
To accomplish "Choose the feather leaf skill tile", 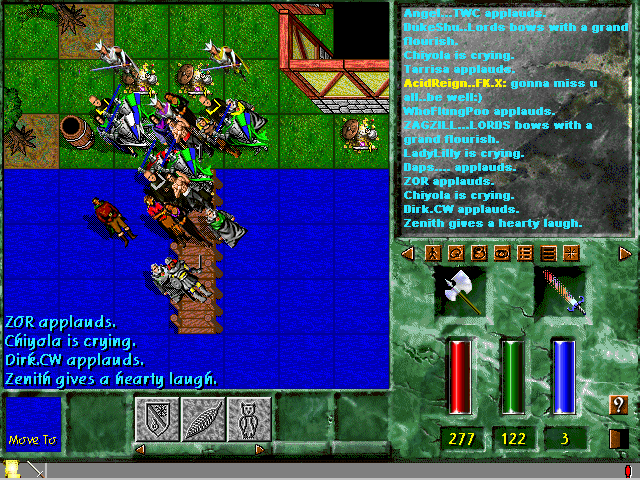I will [x=203, y=420].
